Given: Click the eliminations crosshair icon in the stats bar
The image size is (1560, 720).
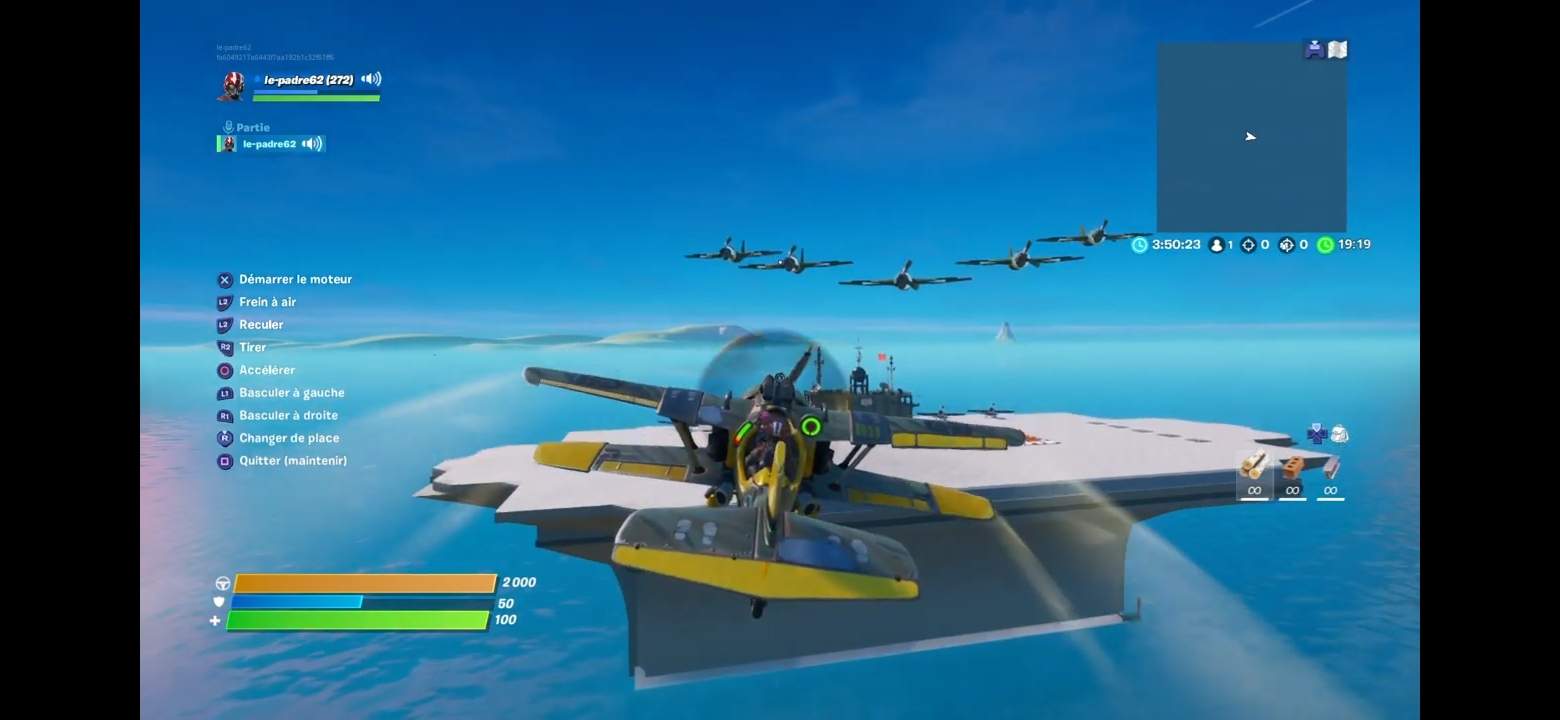Looking at the screenshot, I should pos(1251,244).
